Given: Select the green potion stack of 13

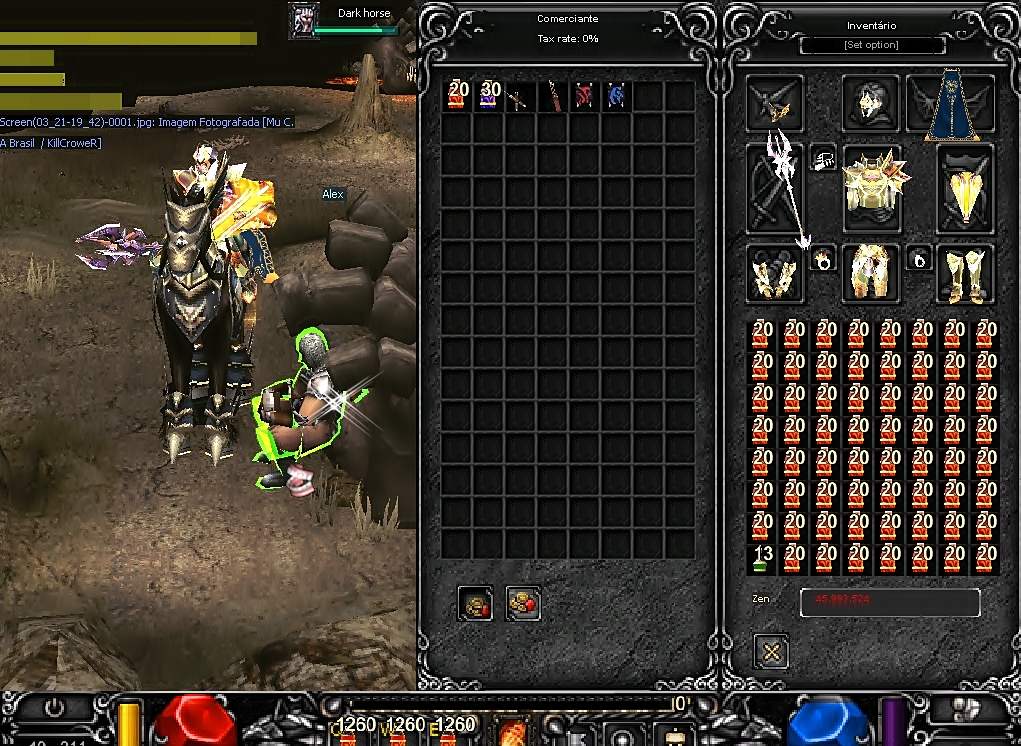Looking at the screenshot, I should coord(763,559).
